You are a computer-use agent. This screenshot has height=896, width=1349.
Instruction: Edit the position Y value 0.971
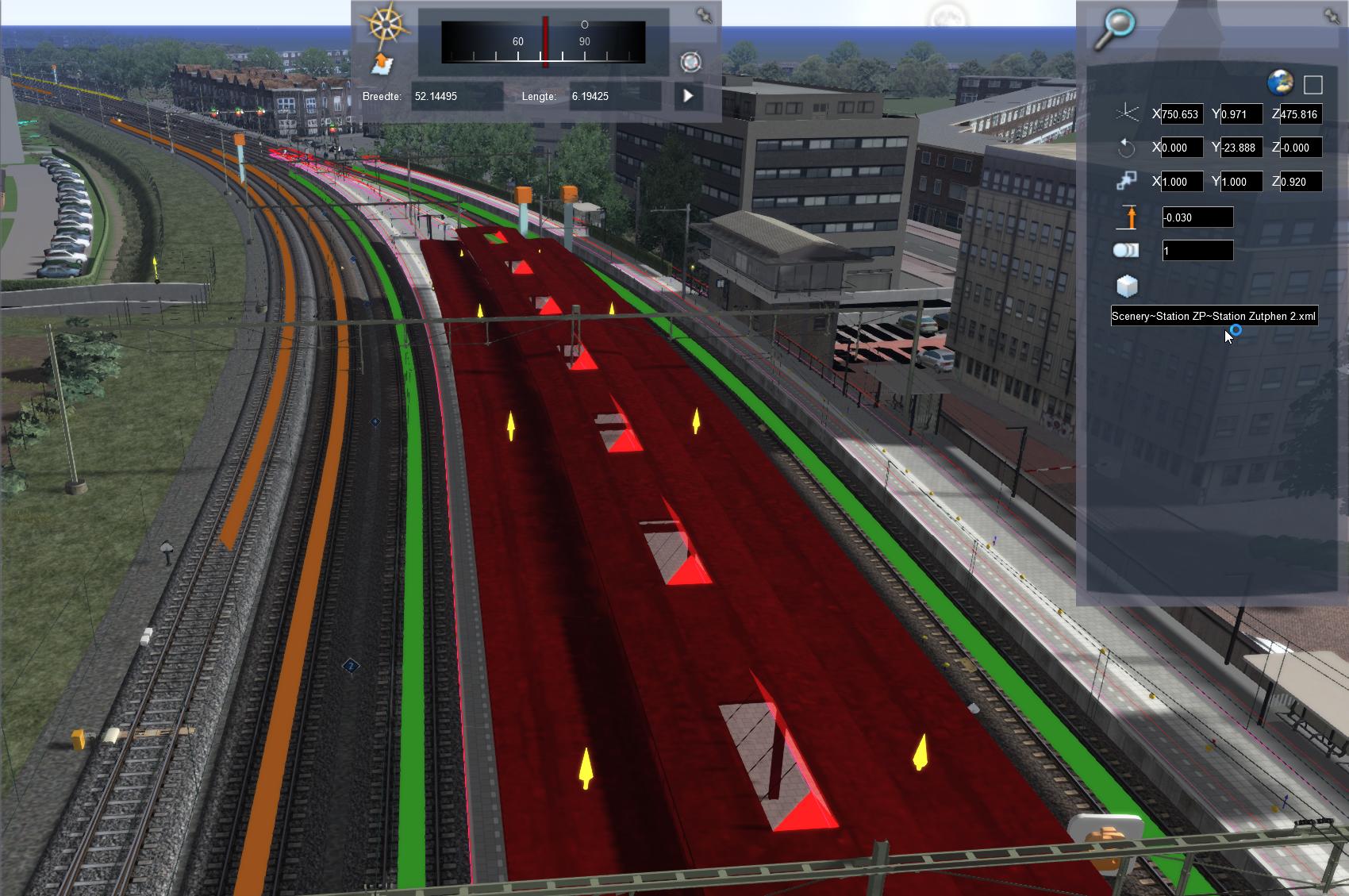click(x=1241, y=114)
